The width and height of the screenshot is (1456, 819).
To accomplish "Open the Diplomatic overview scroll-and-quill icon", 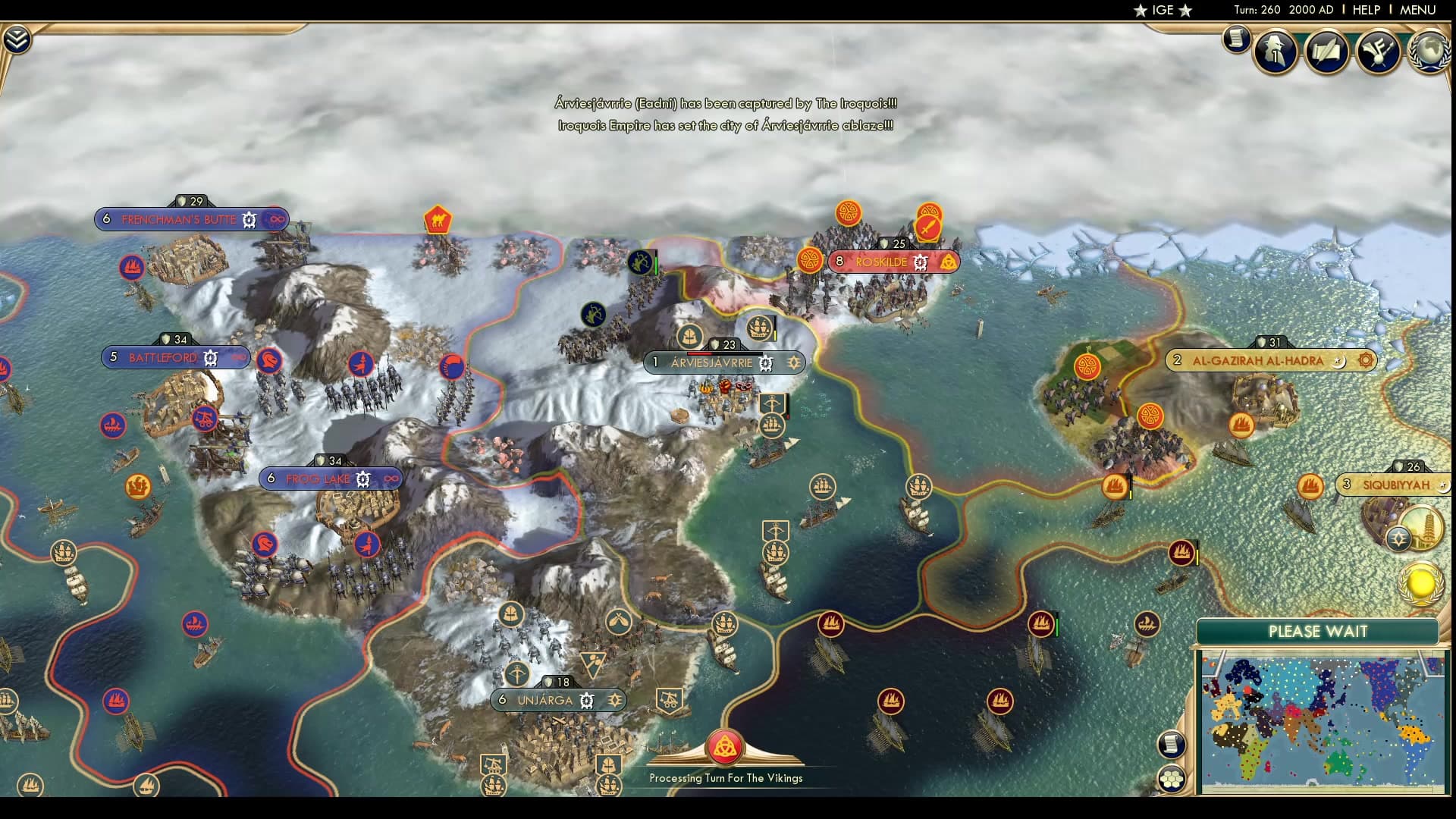I will pos(1328,52).
